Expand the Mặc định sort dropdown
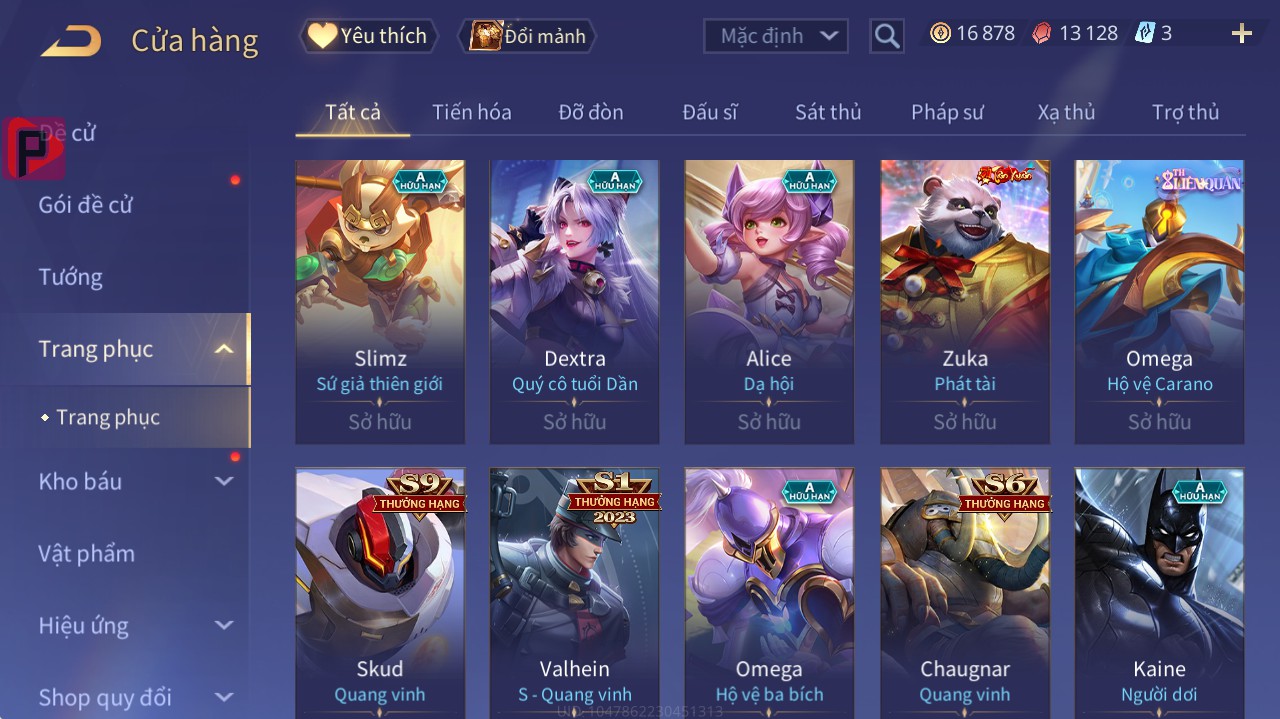This screenshot has height=719, width=1280. tap(776, 36)
